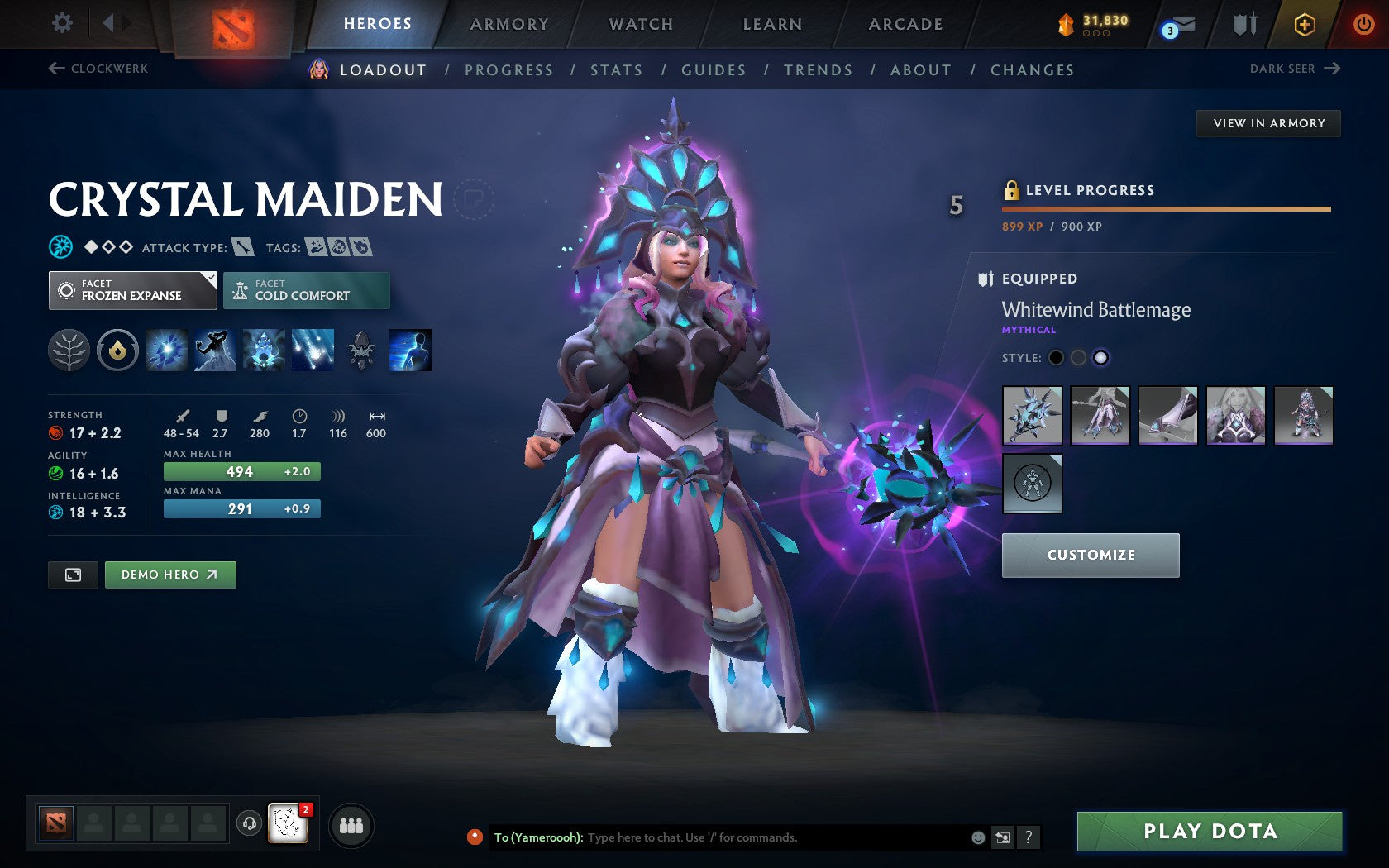Click the Freezing Field ability icon
Viewport: 1389px width, 868px height.
(x=312, y=350)
